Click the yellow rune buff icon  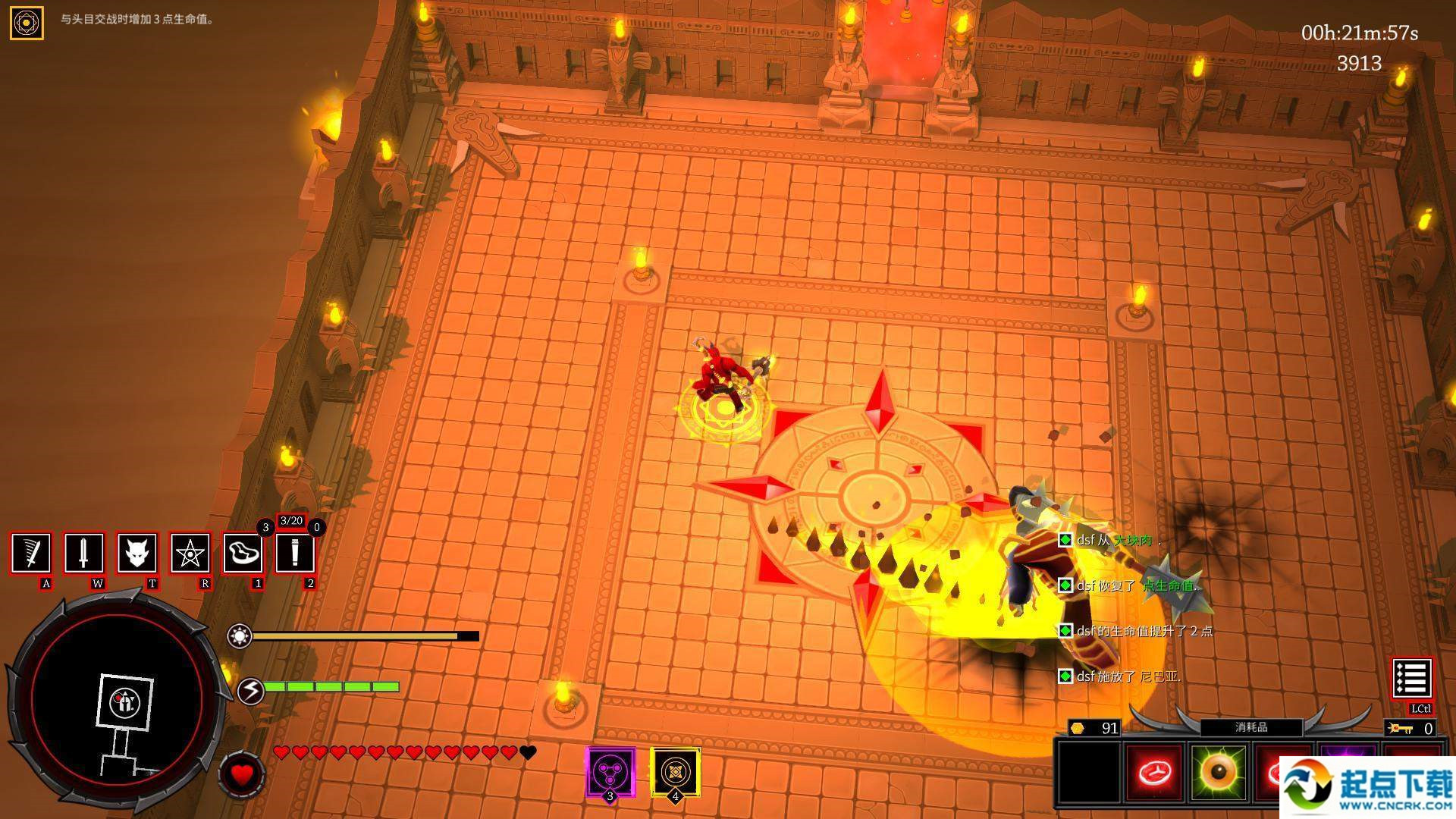[x=27, y=23]
